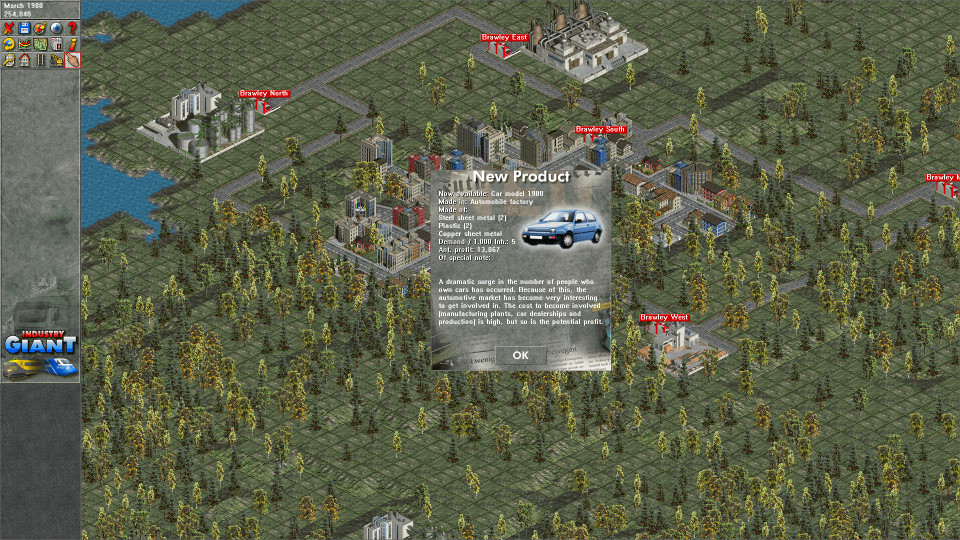Select the Brawley East station label
The image size is (960, 540).
tap(504, 38)
